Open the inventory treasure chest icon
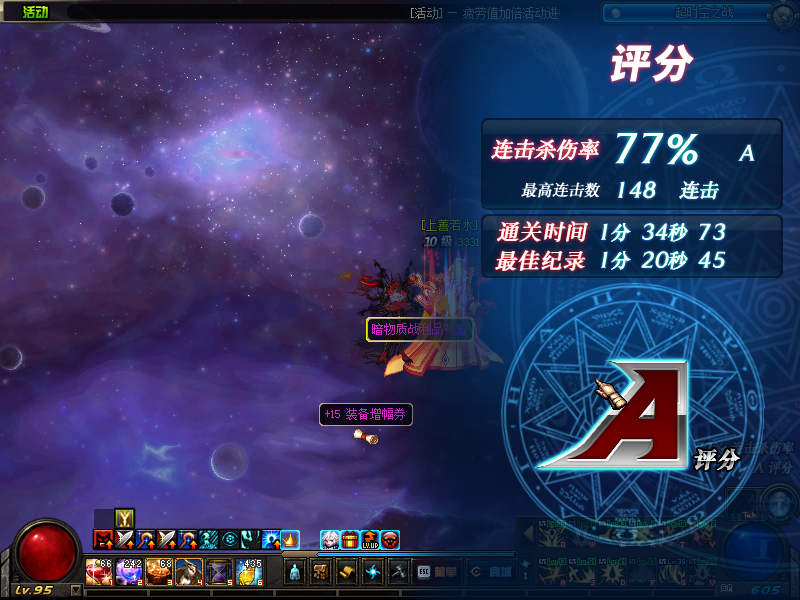 [x=322, y=573]
